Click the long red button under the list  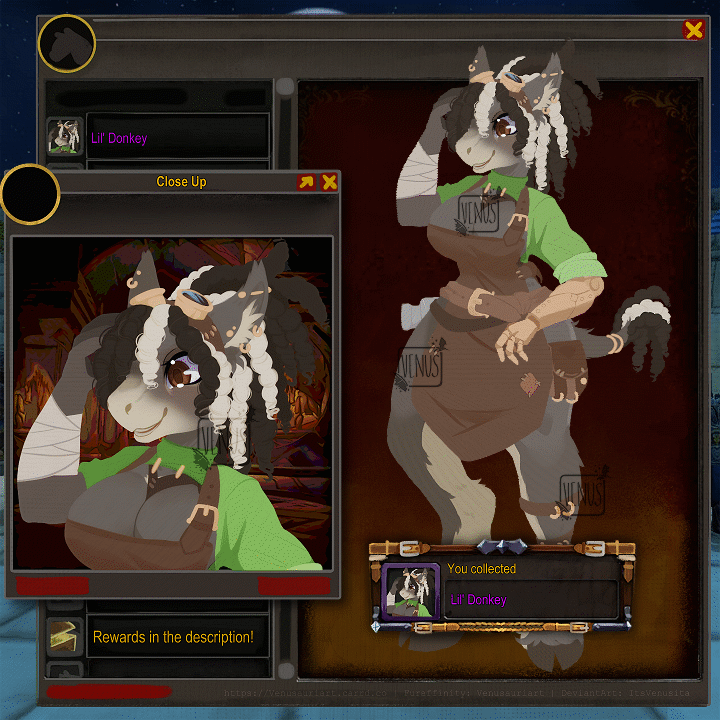(108, 691)
